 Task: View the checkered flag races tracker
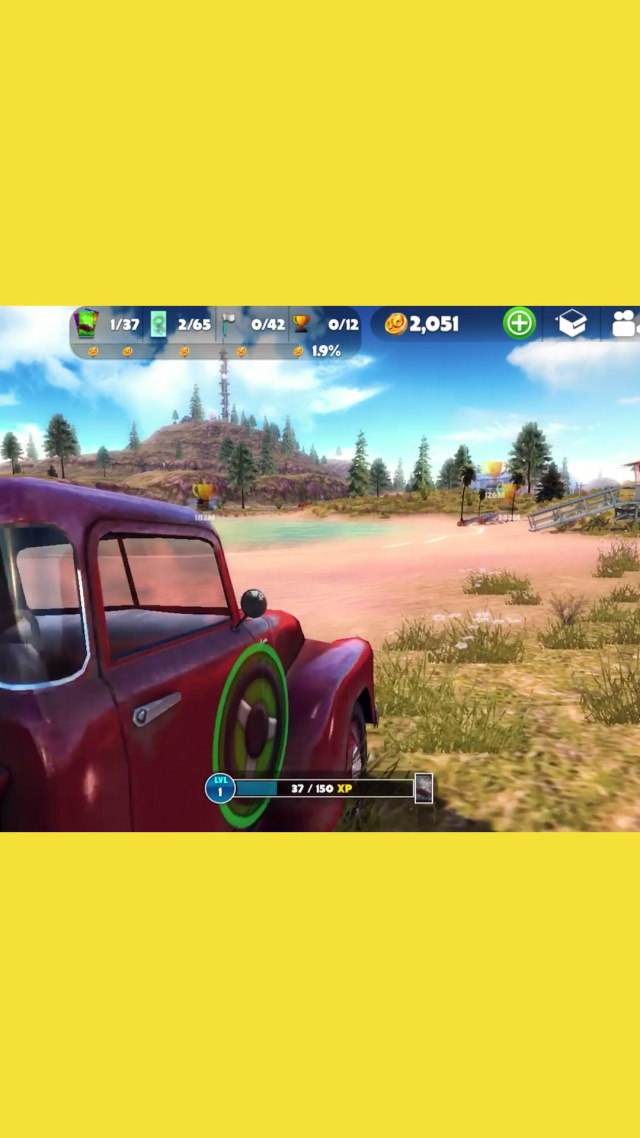tap(228, 323)
